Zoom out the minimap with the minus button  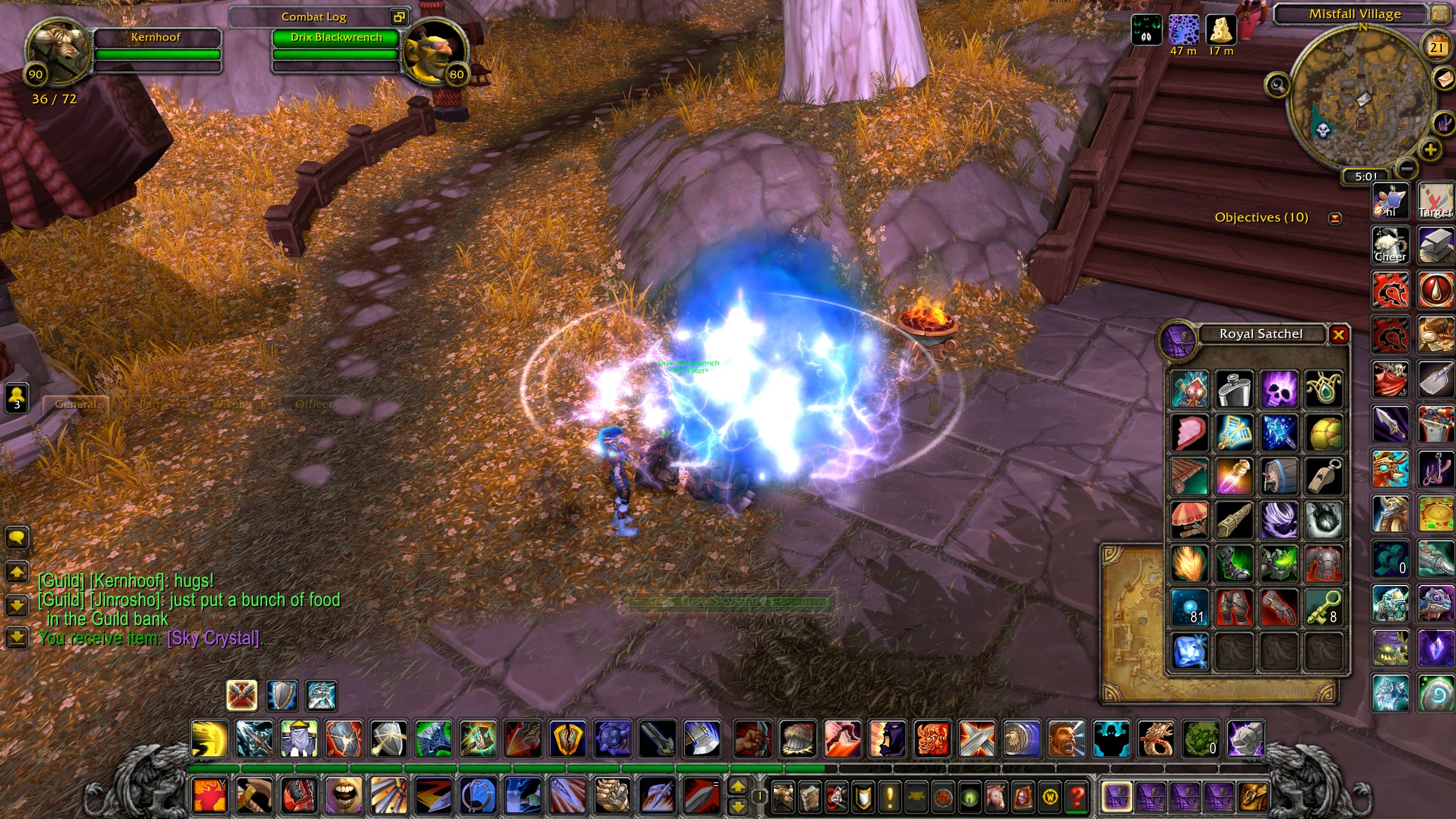(x=1406, y=169)
